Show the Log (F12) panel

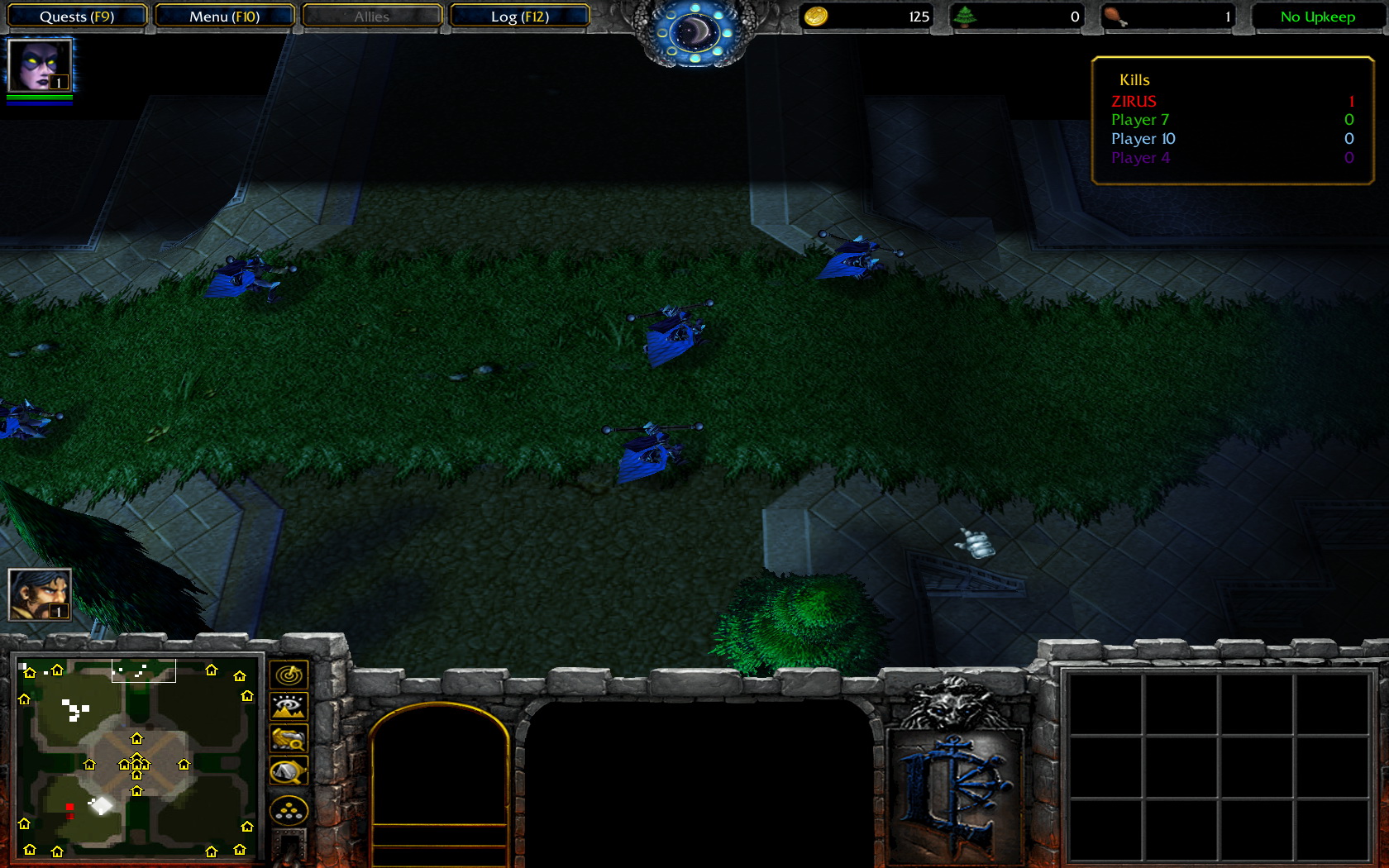[x=519, y=17]
